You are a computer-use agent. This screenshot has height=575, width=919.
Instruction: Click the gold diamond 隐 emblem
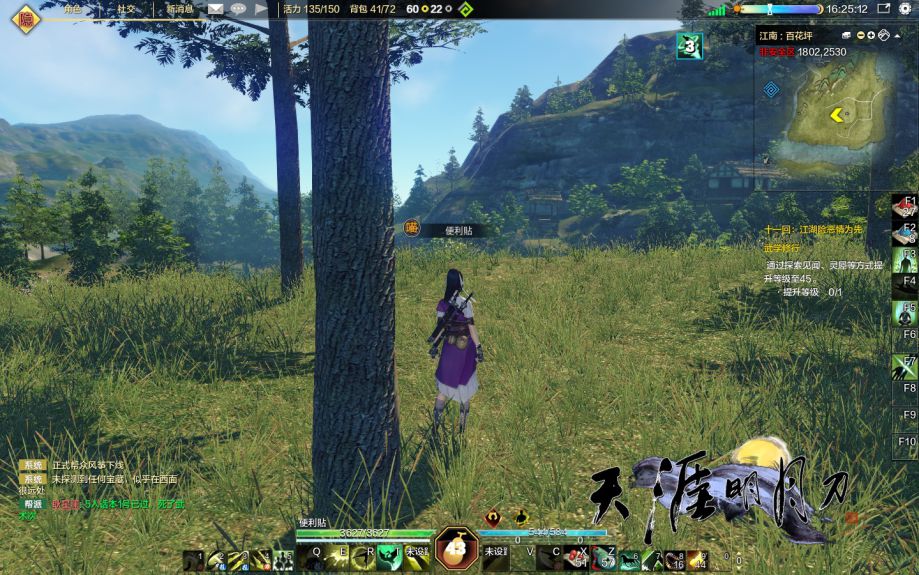coord(25,17)
